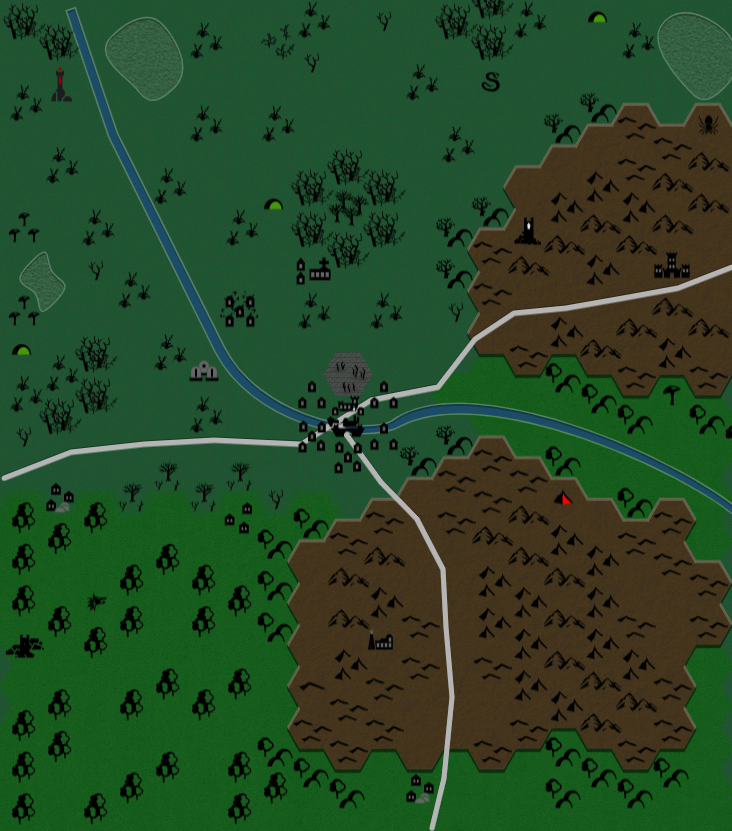Choose the central town at the river crossing

347,428
